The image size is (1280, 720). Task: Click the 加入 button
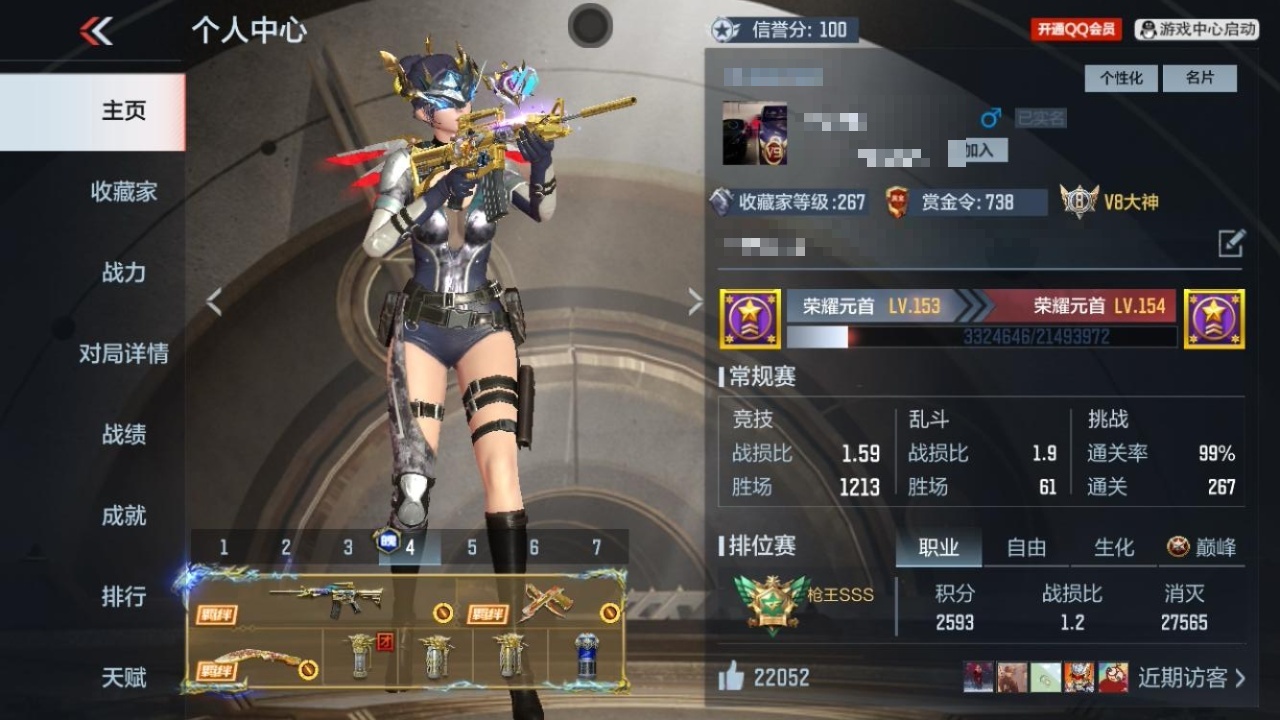(x=979, y=151)
